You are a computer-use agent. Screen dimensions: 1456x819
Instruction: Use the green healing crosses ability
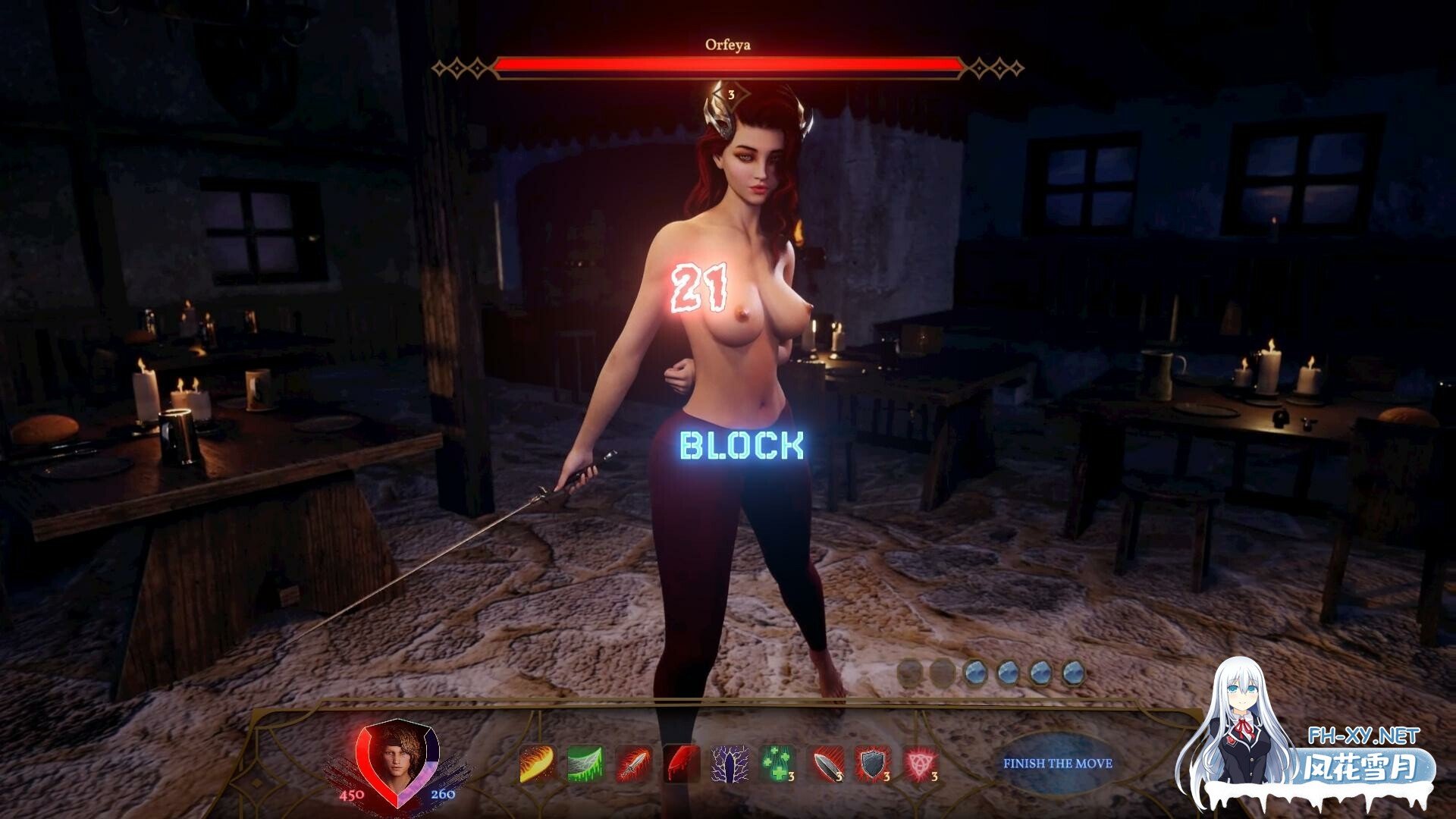pyautogui.click(x=777, y=764)
